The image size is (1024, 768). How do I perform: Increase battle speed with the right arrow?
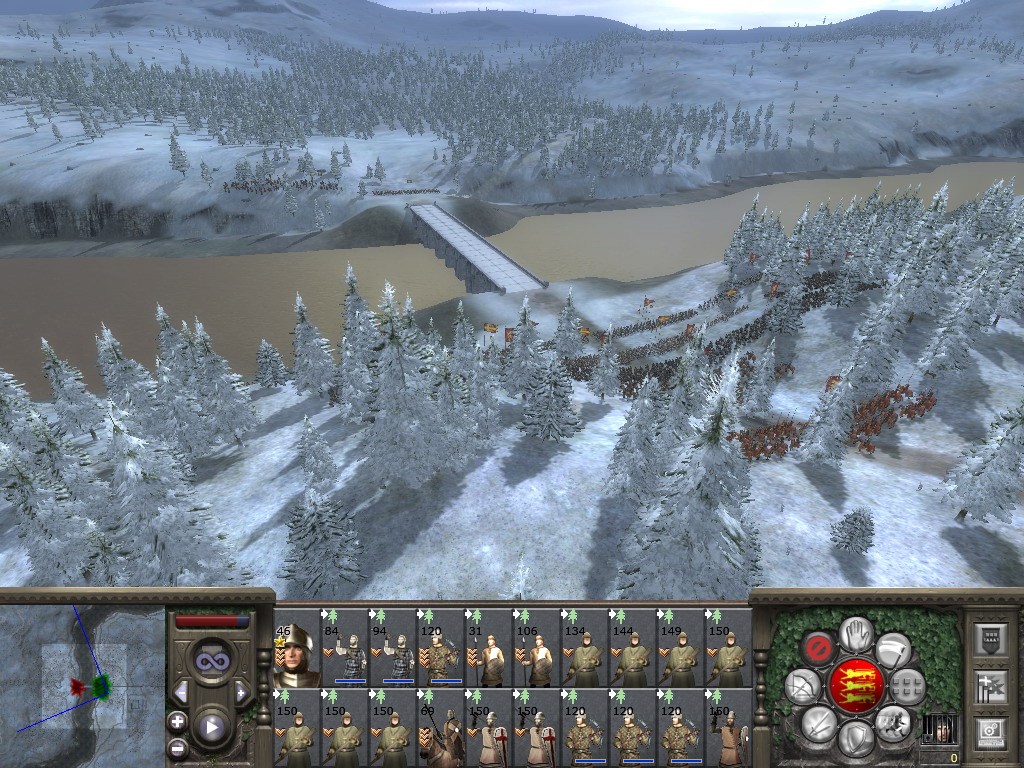click(241, 692)
